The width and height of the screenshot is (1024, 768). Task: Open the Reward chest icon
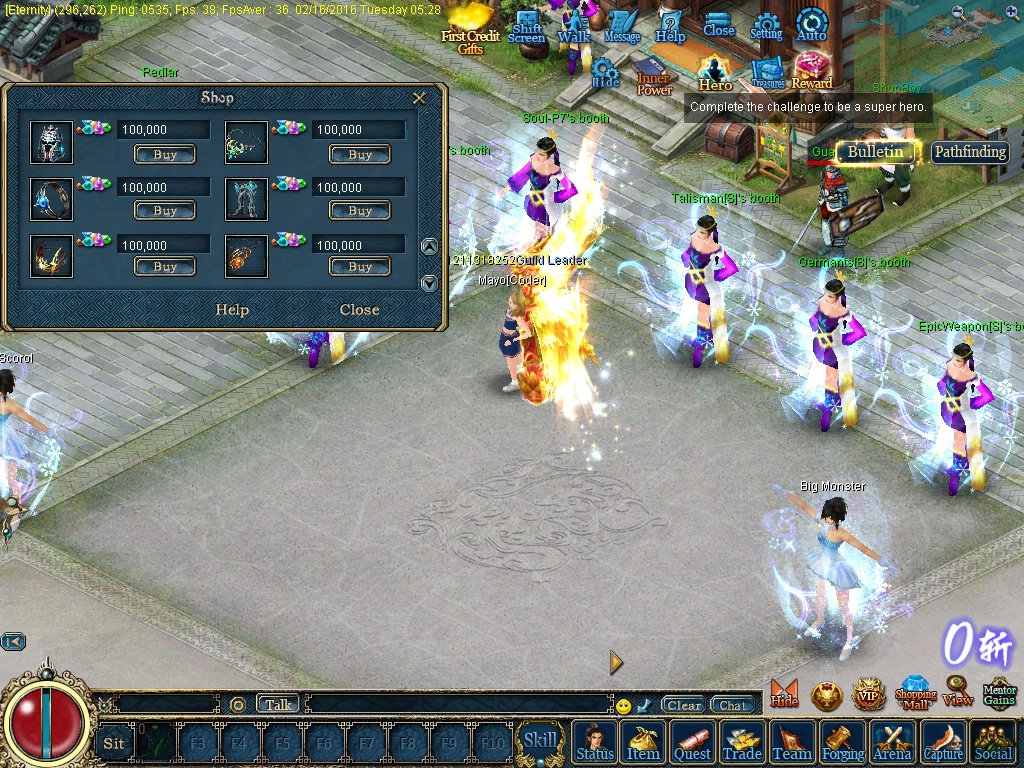[x=812, y=71]
